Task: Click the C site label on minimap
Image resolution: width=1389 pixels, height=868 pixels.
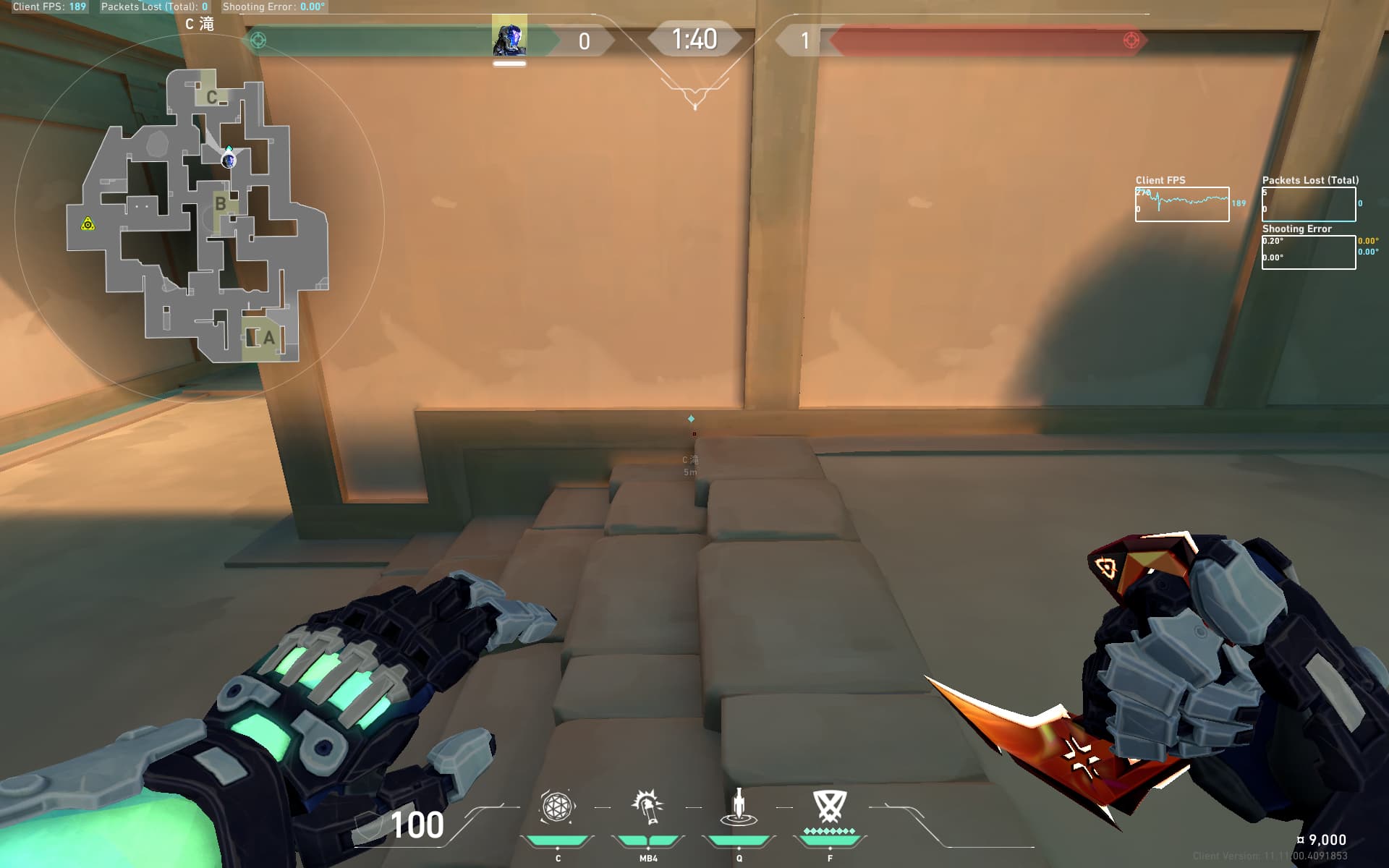Action: [x=211, y=98]
